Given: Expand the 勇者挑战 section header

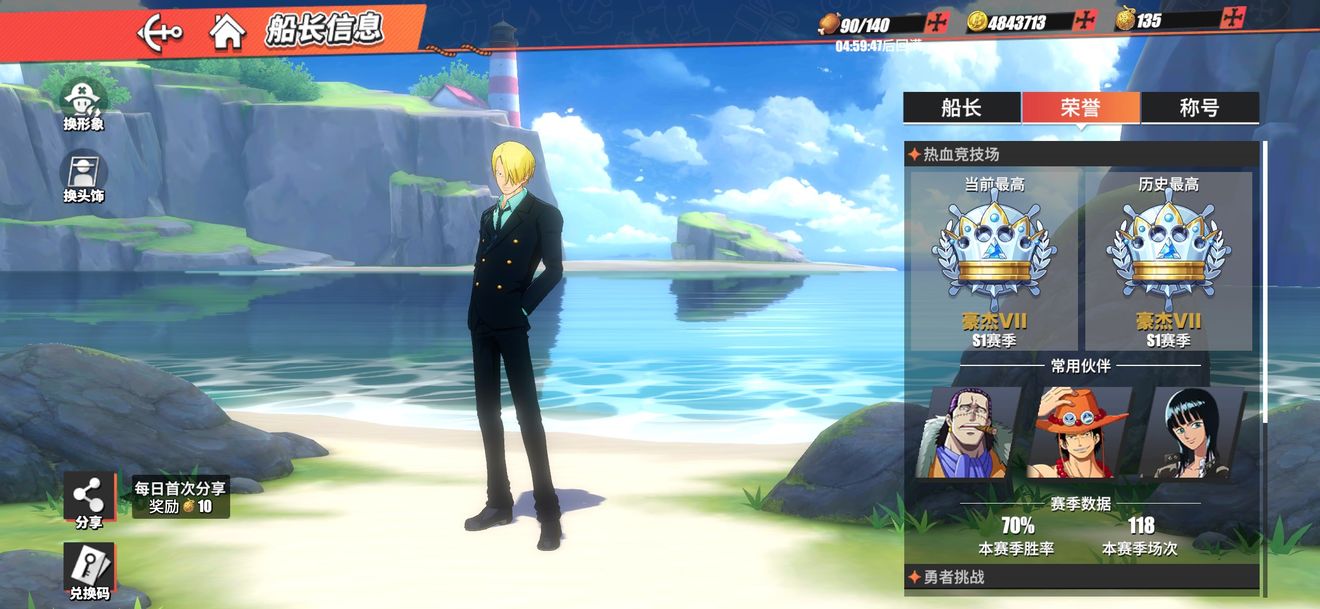Looking at the screenshot, I should point(1080,577).
